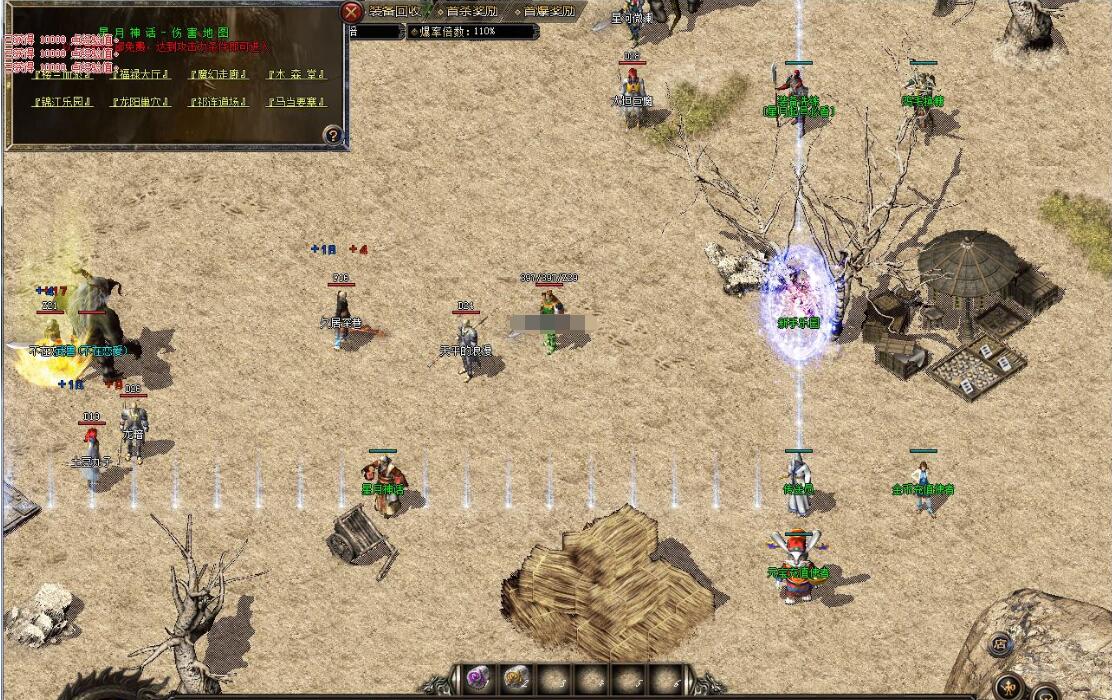This screenshot has height=700, width=1112.
Task: Open the 装备回收 equipment recycle tab
Action: click(394, 11)
